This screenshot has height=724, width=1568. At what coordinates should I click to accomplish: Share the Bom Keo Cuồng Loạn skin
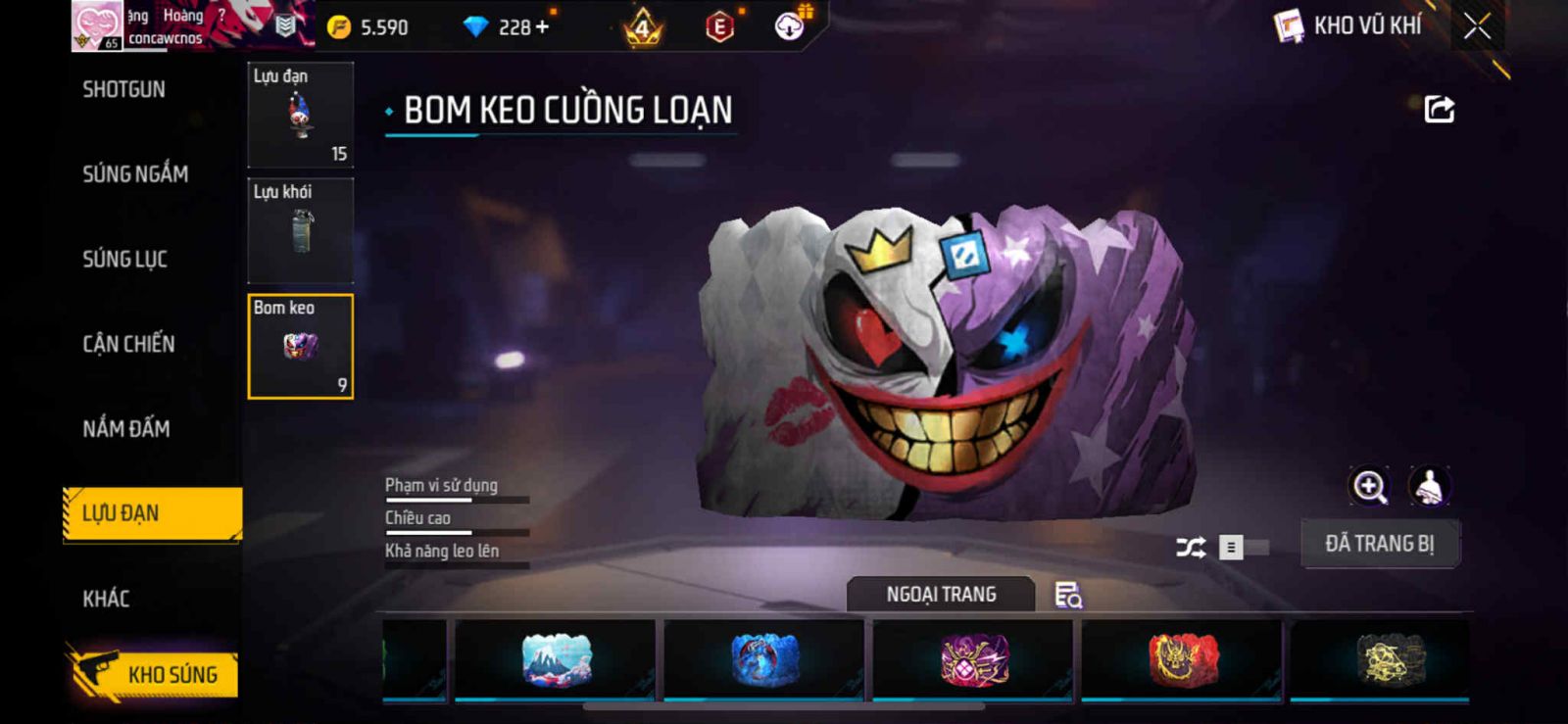1439,109
